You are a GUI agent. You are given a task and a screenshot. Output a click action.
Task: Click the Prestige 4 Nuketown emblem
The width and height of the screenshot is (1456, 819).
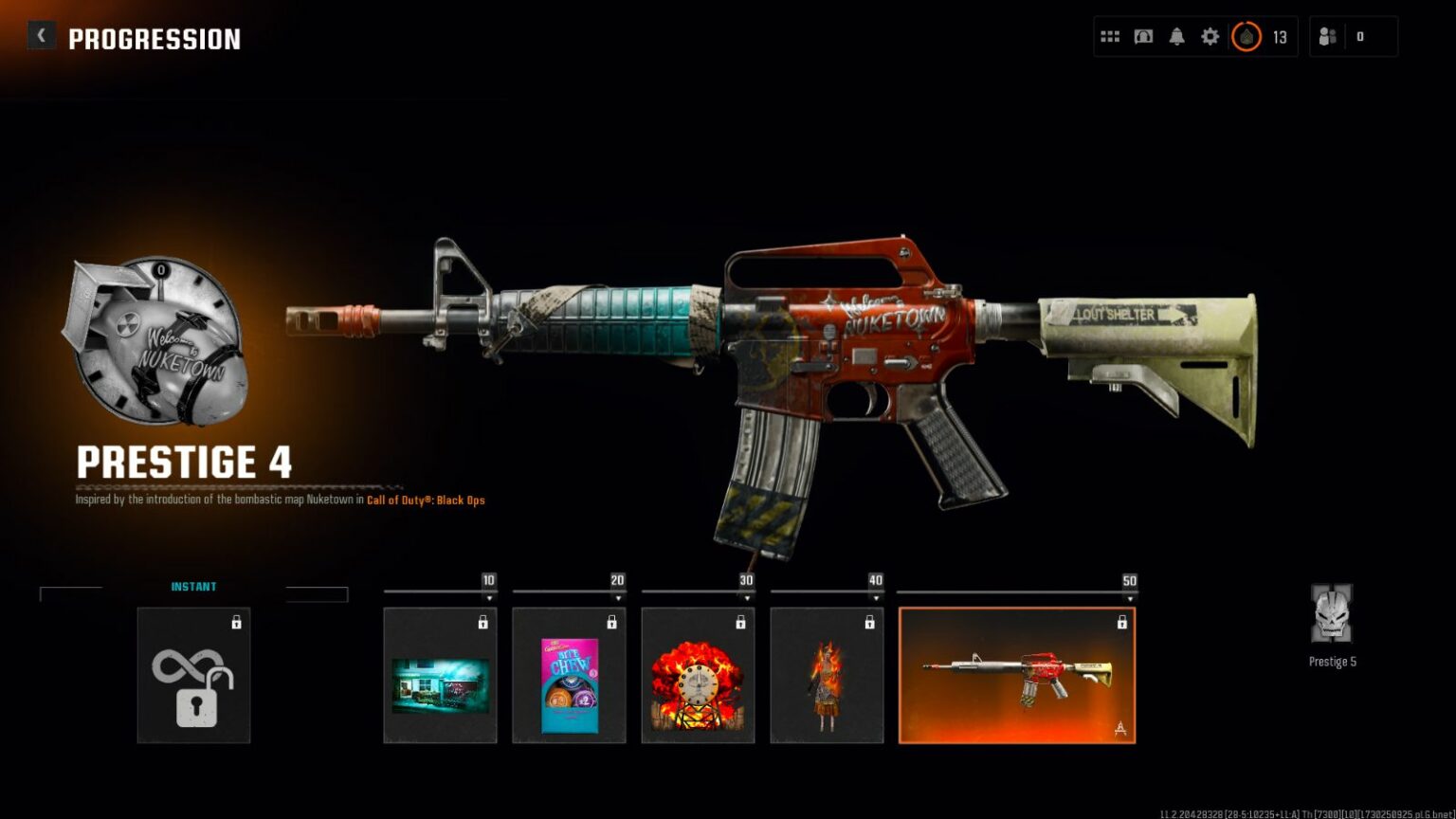point(156,337)
